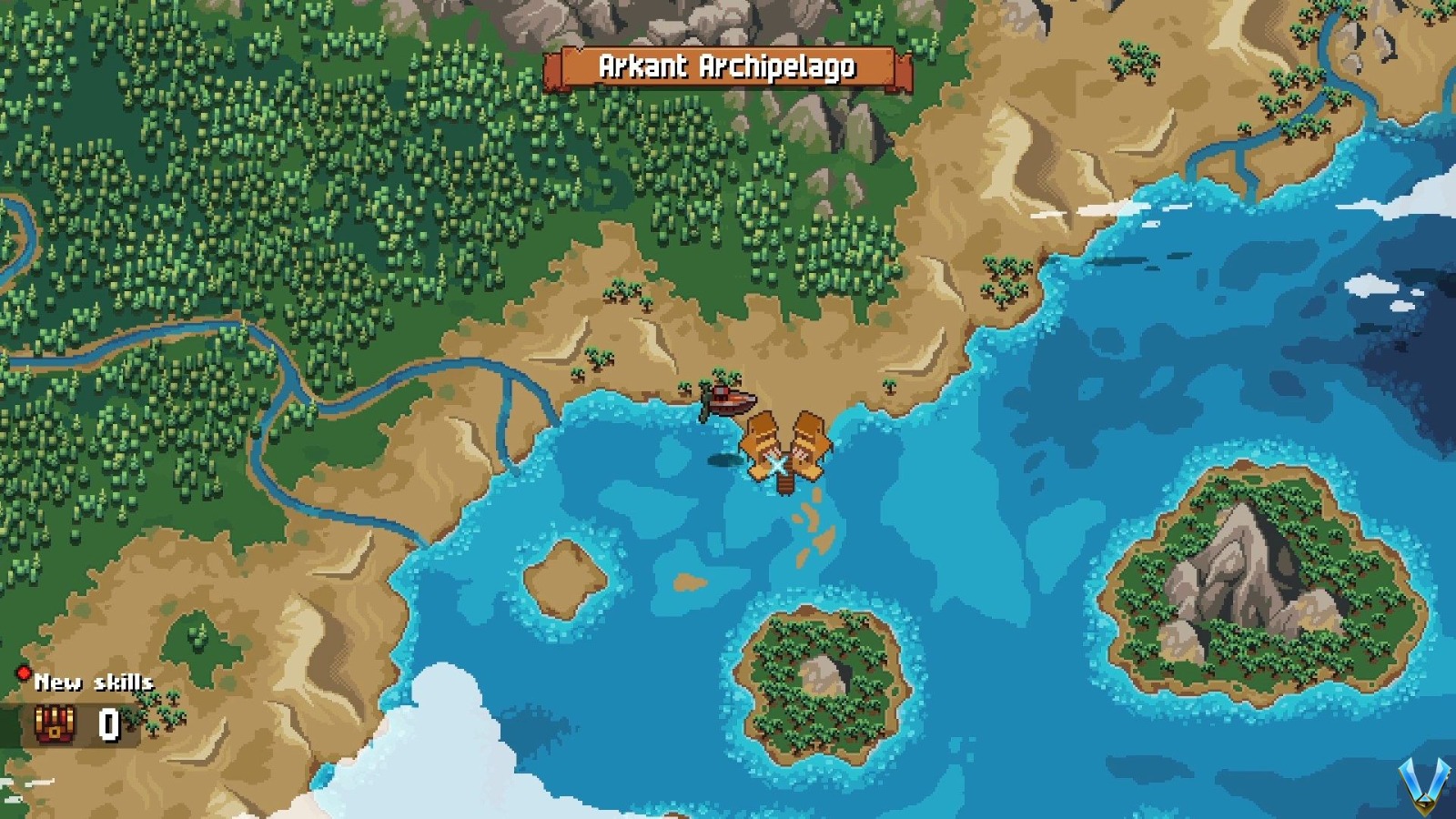Click the chest count showing 0
Image resolution: width=1456 pixels, height=819 pixels.
tap(106, 723)
